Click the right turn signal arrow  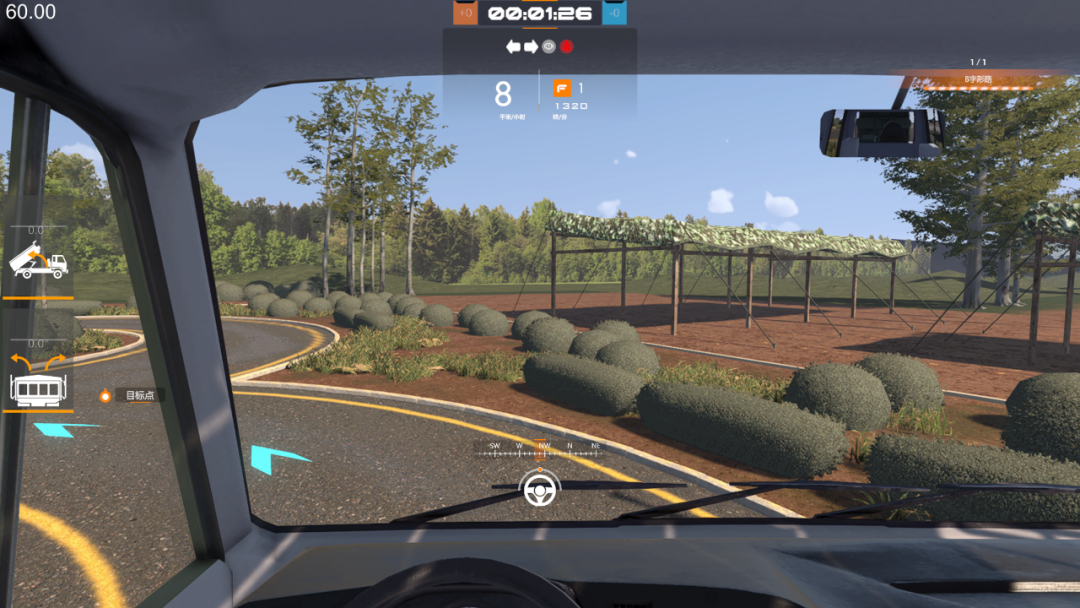point(531,47)
